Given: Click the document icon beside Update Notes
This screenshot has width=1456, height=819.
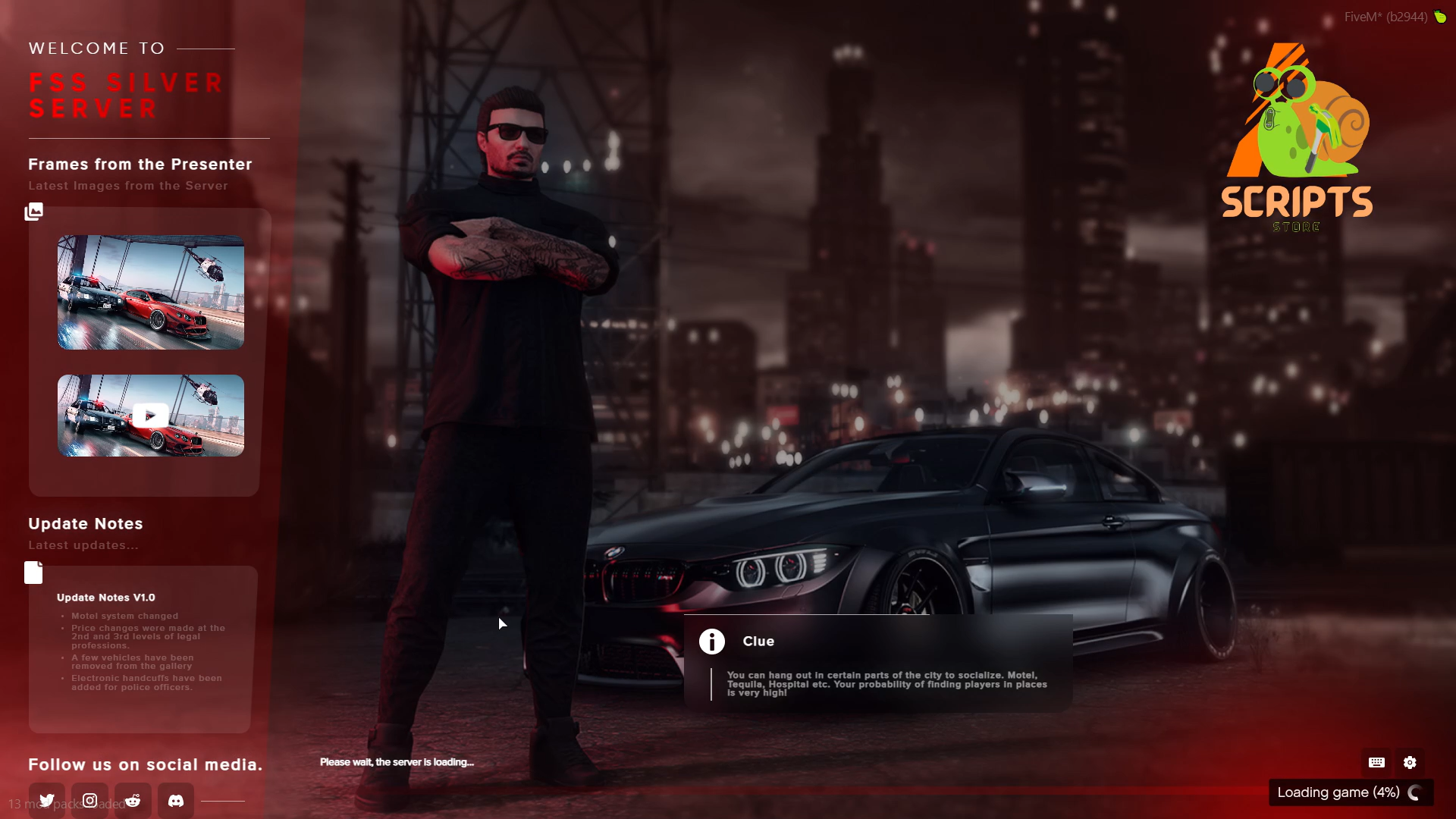Looking at the screenshot, I should 33,573.
